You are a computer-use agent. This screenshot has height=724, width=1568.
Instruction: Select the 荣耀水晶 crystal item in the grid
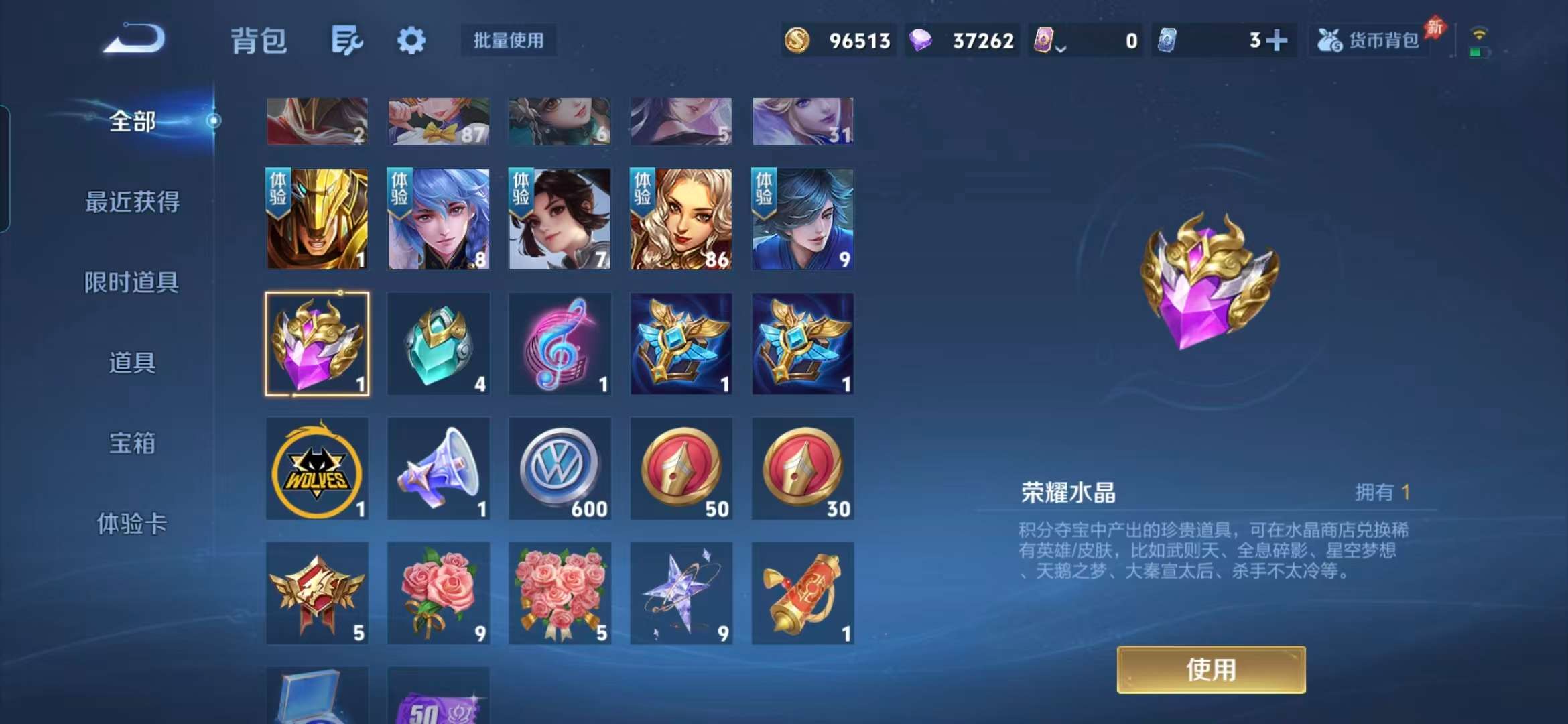[318, 344]
